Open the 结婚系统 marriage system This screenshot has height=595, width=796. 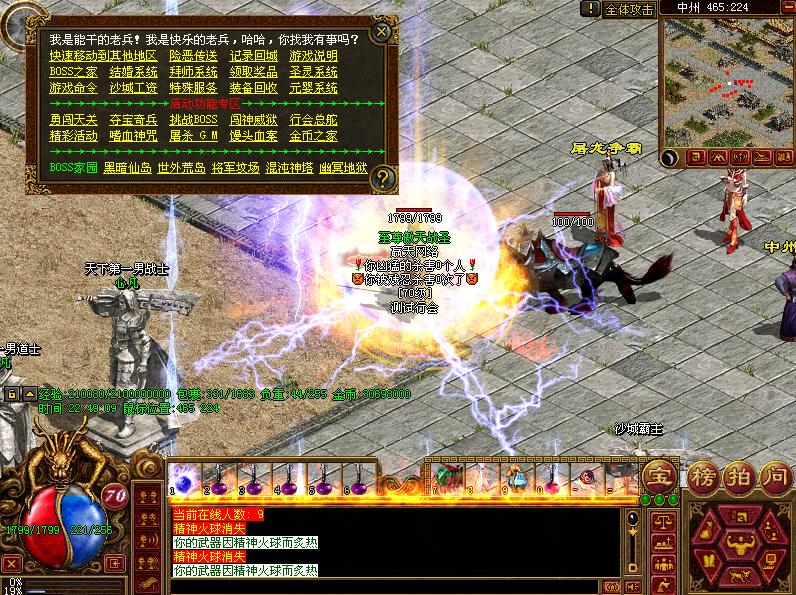coord(133,72)
